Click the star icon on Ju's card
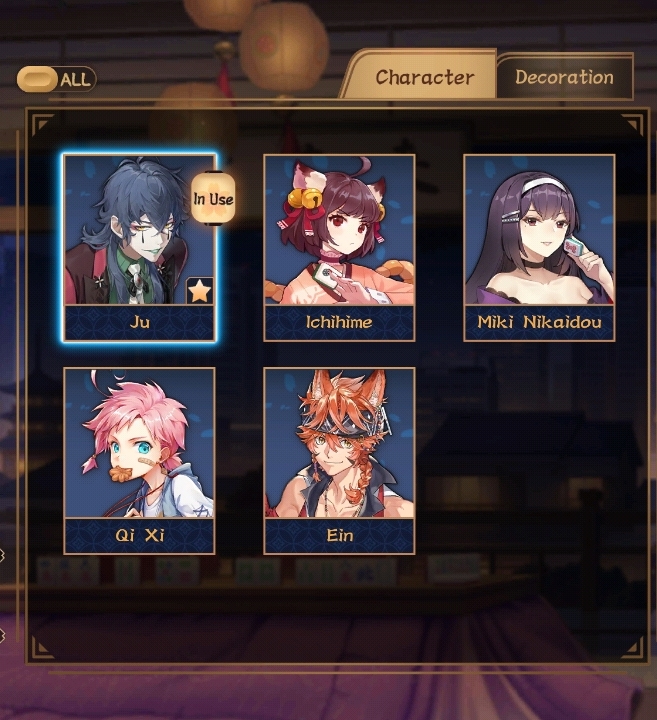 (x=199, y=291)
